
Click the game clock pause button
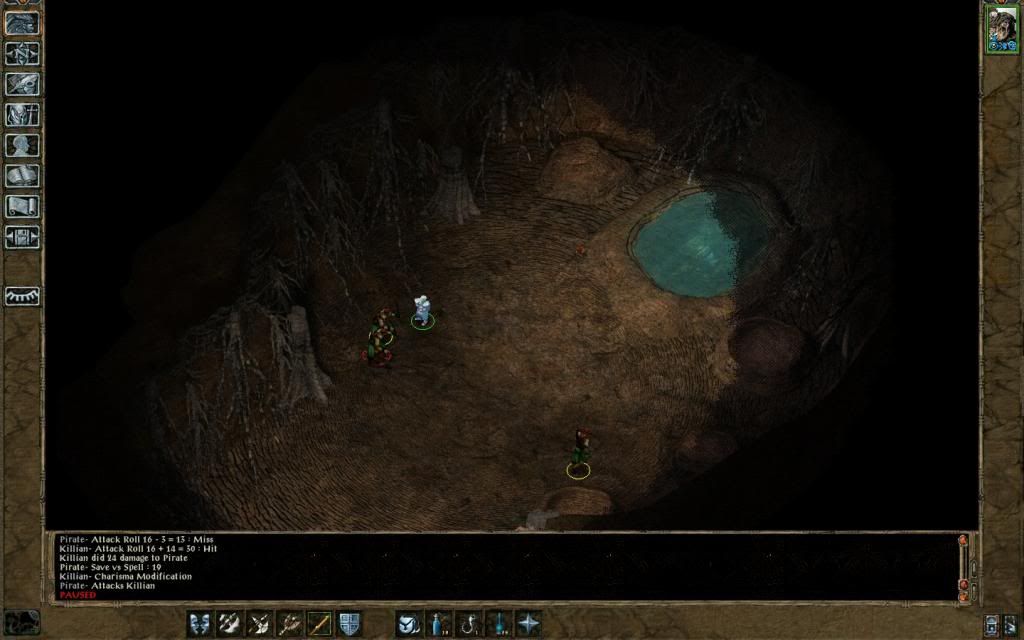[x=22, y=622]
